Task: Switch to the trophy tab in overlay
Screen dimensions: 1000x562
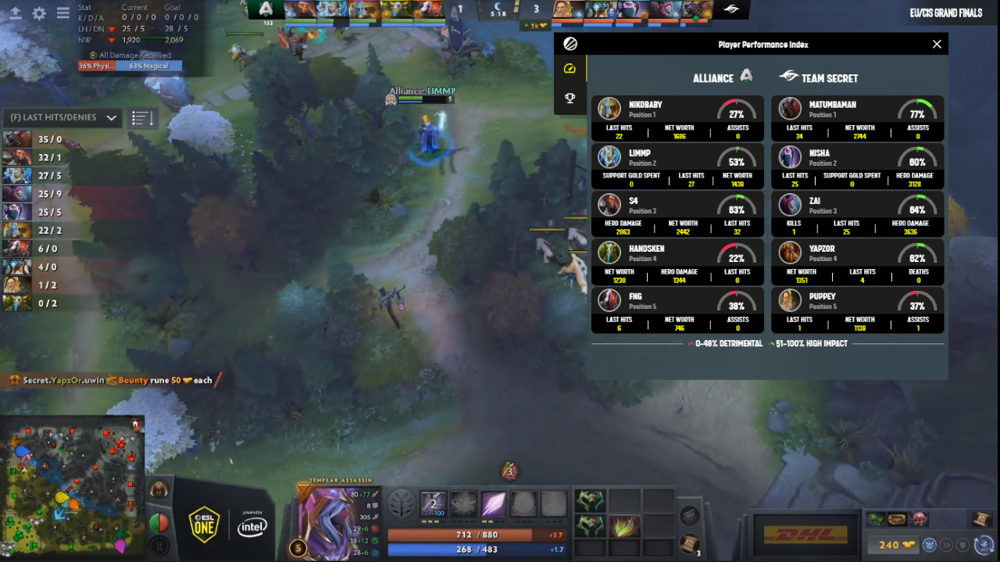Action: 570,98
